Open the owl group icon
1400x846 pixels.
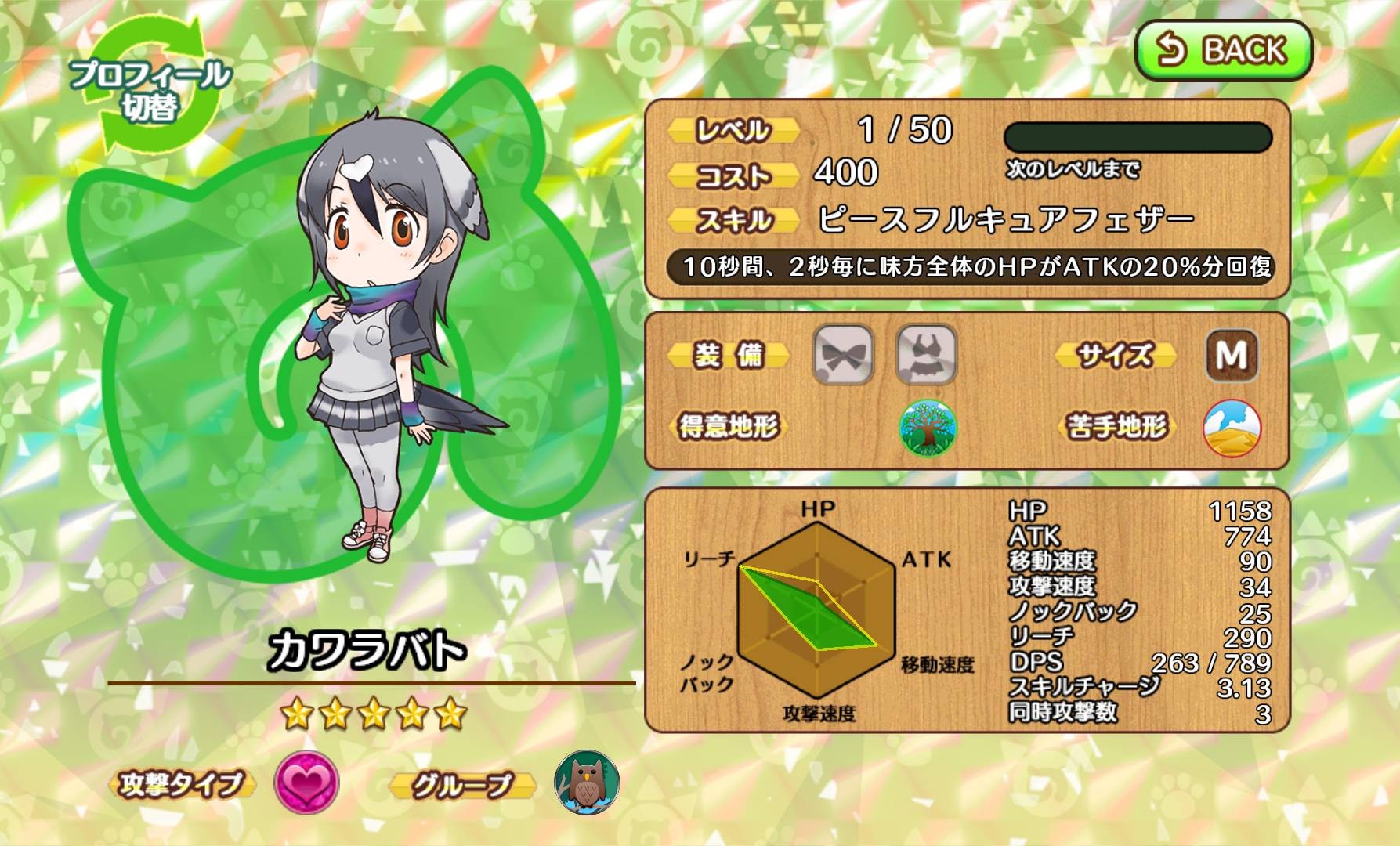[x=587, y=782]
